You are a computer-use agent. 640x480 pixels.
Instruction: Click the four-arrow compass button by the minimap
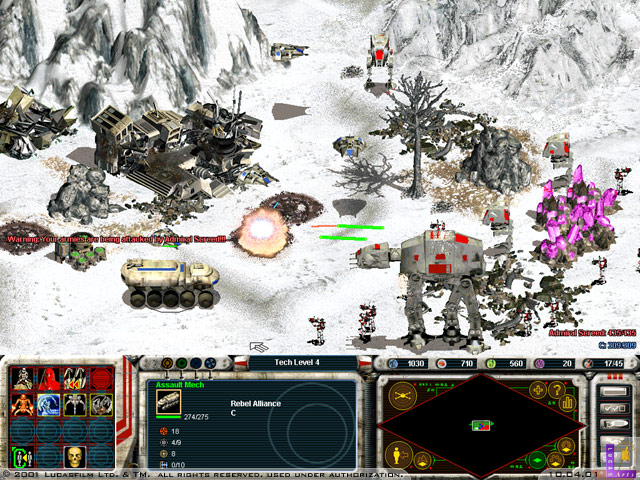click(x=540, y=388)
